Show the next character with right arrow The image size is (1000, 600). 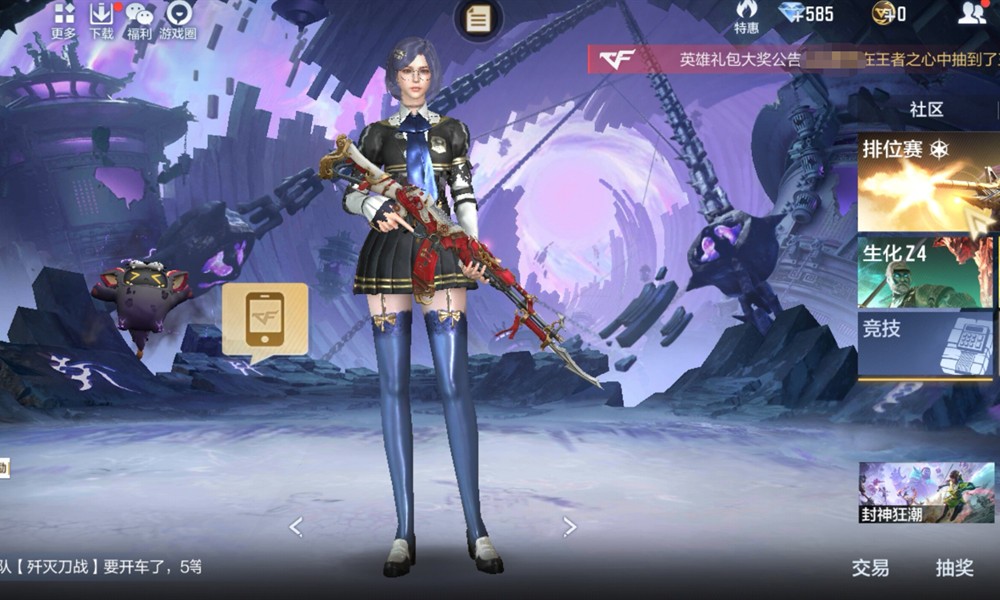(569, 526)
